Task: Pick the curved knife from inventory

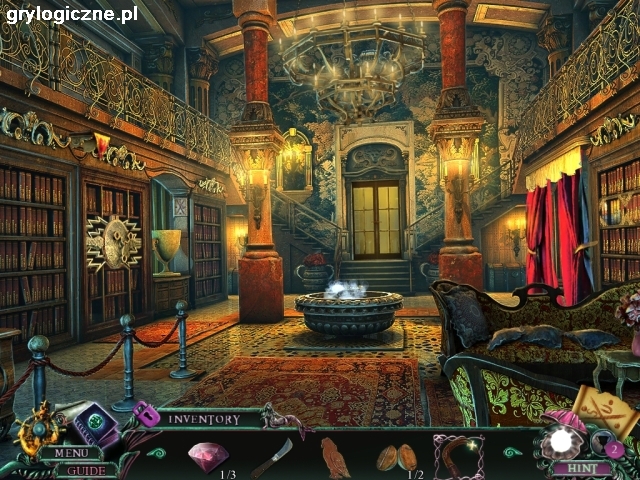Action: (x=271, y=457)
